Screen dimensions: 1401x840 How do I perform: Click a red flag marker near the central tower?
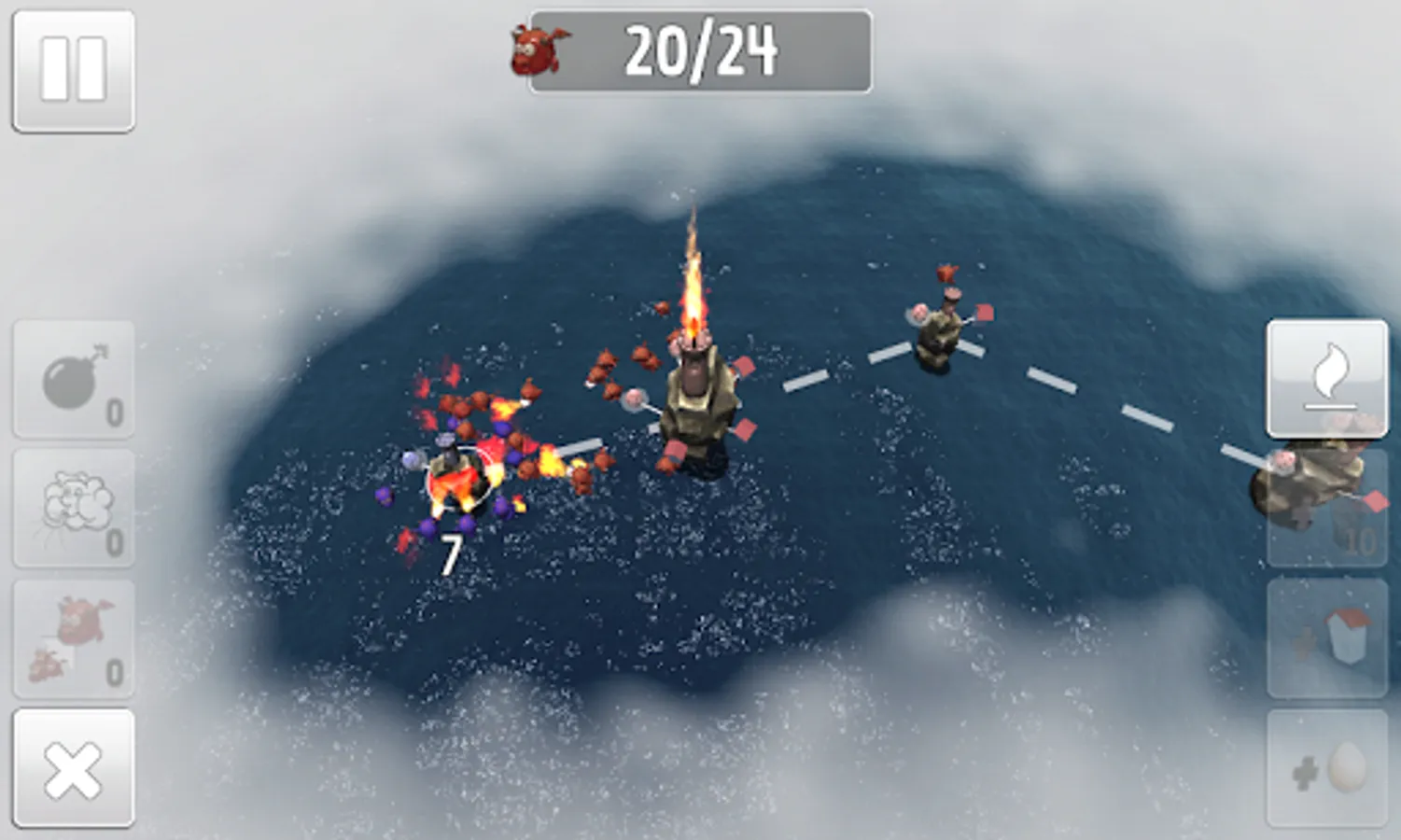pyautogui.click(x=746, y=368)
